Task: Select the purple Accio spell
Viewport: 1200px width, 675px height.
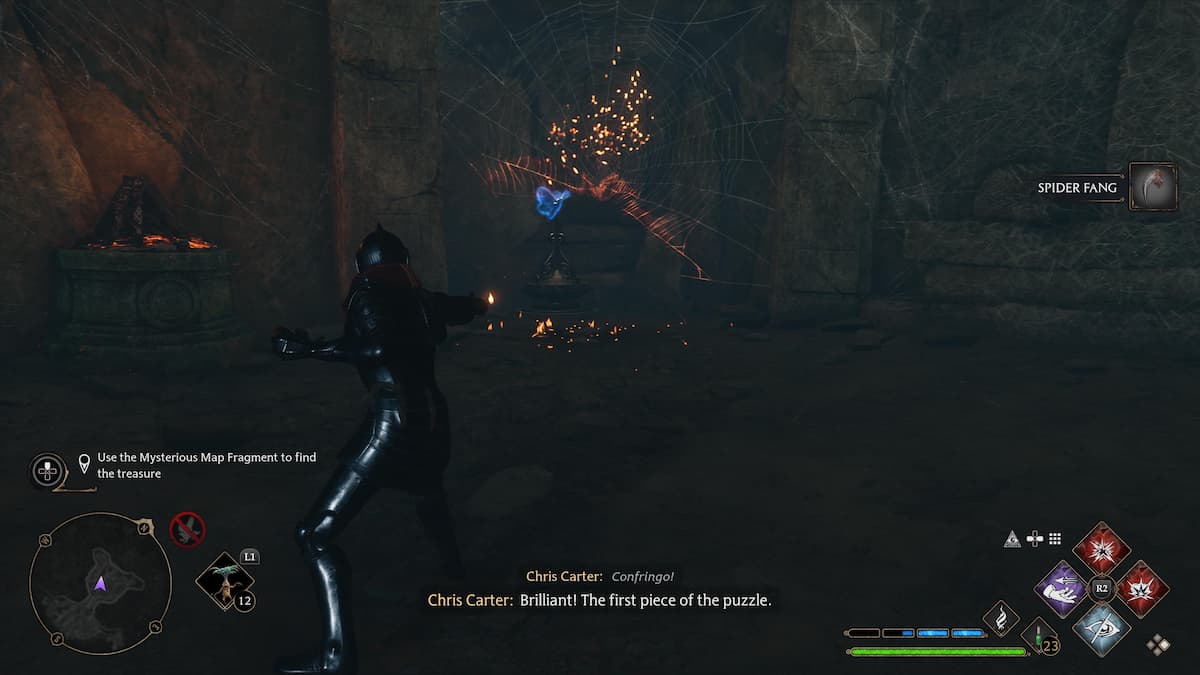Action: (x=1061, y=589)
